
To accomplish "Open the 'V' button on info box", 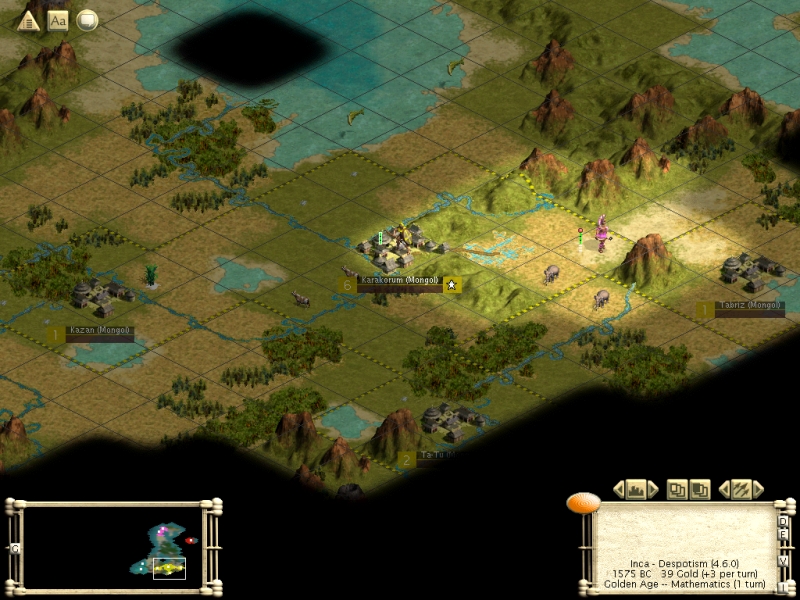I will 783,560.
